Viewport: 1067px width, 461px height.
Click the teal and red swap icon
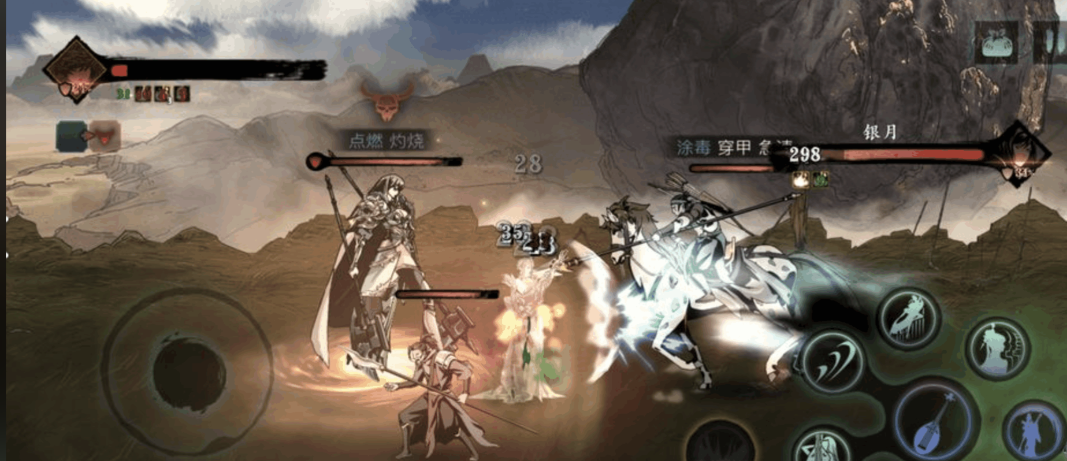click(88, 136)
